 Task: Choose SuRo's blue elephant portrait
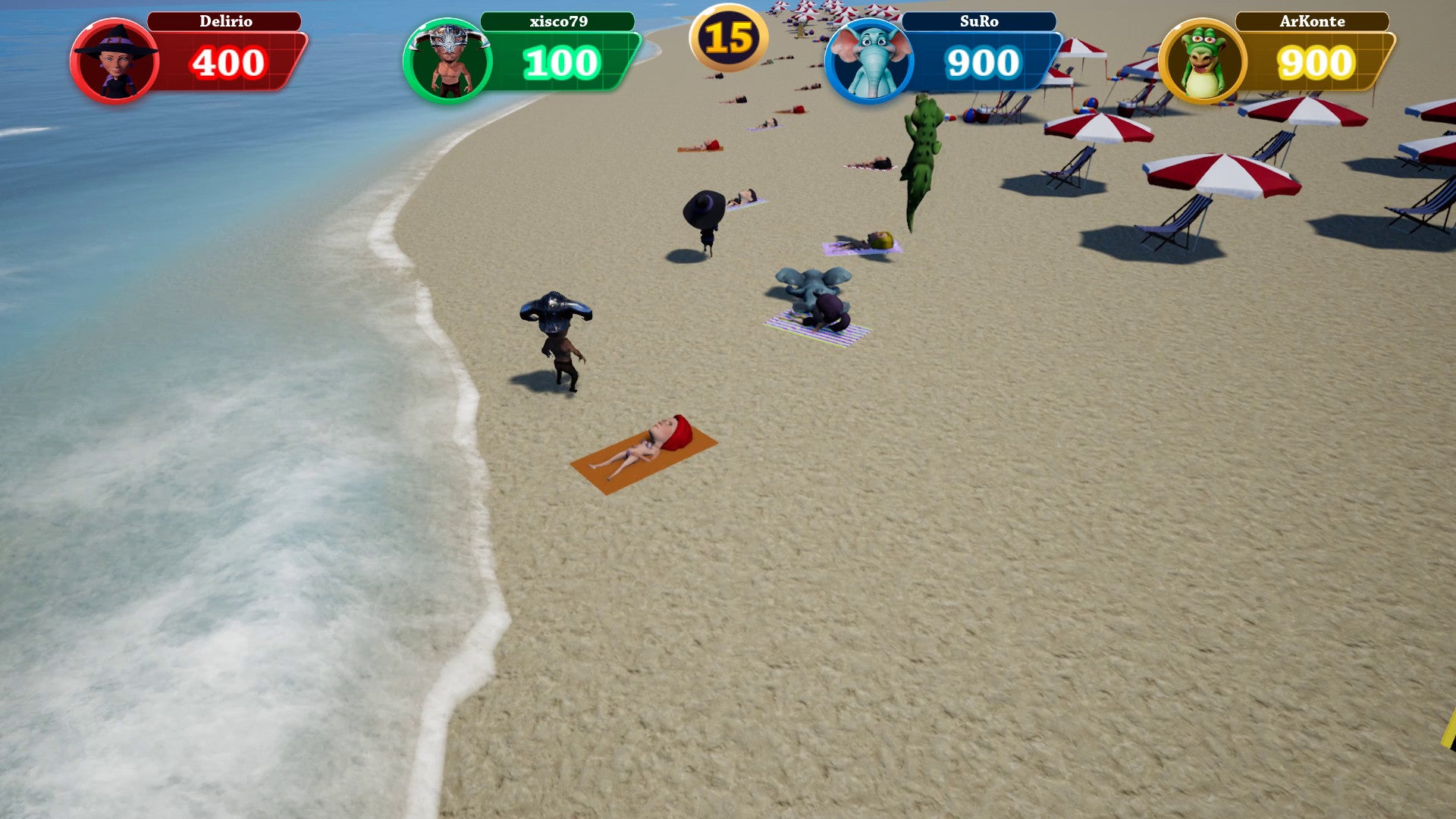869,61
